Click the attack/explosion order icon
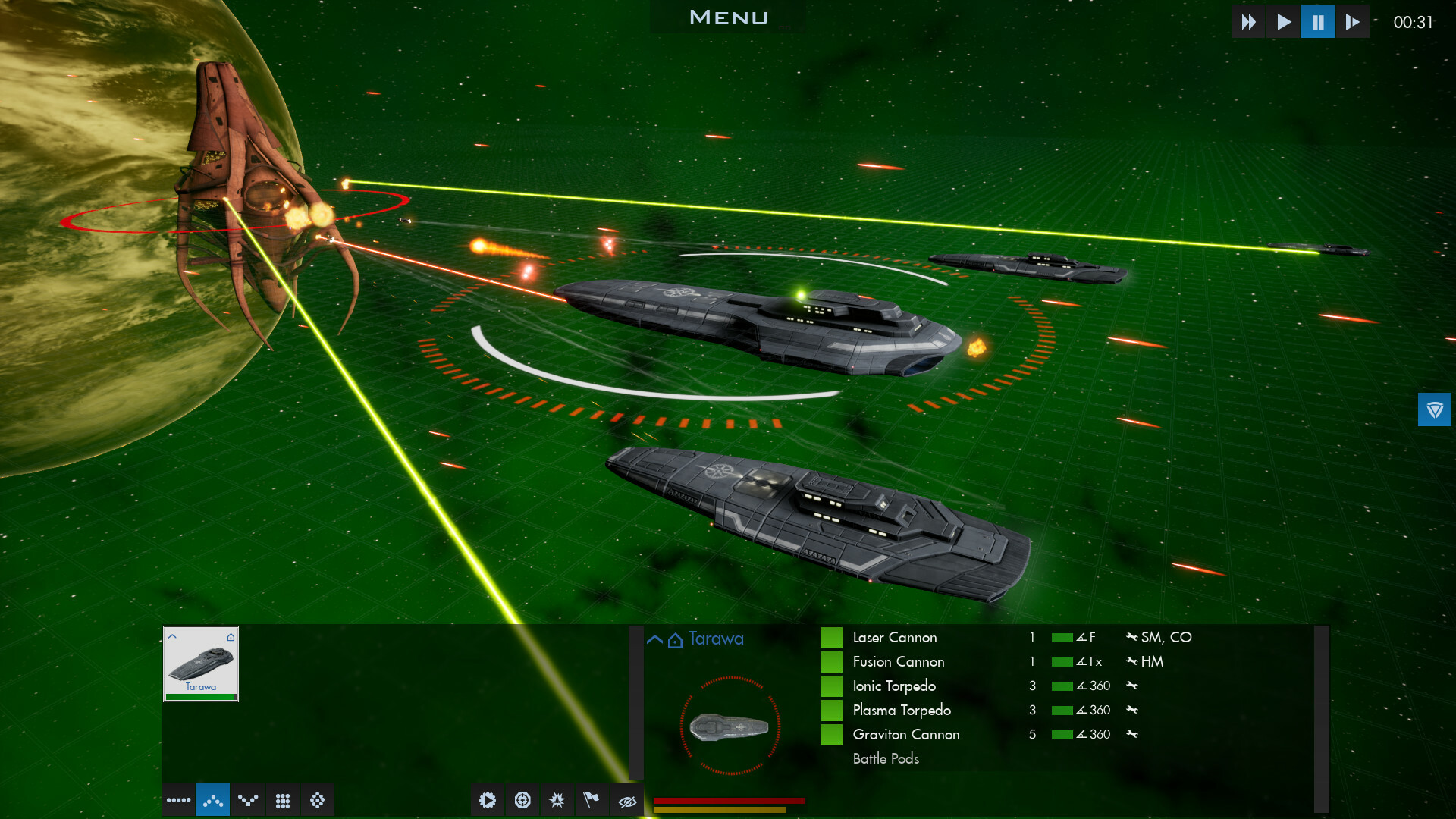This screenshot has width=1456, height=819. (557, 799)
